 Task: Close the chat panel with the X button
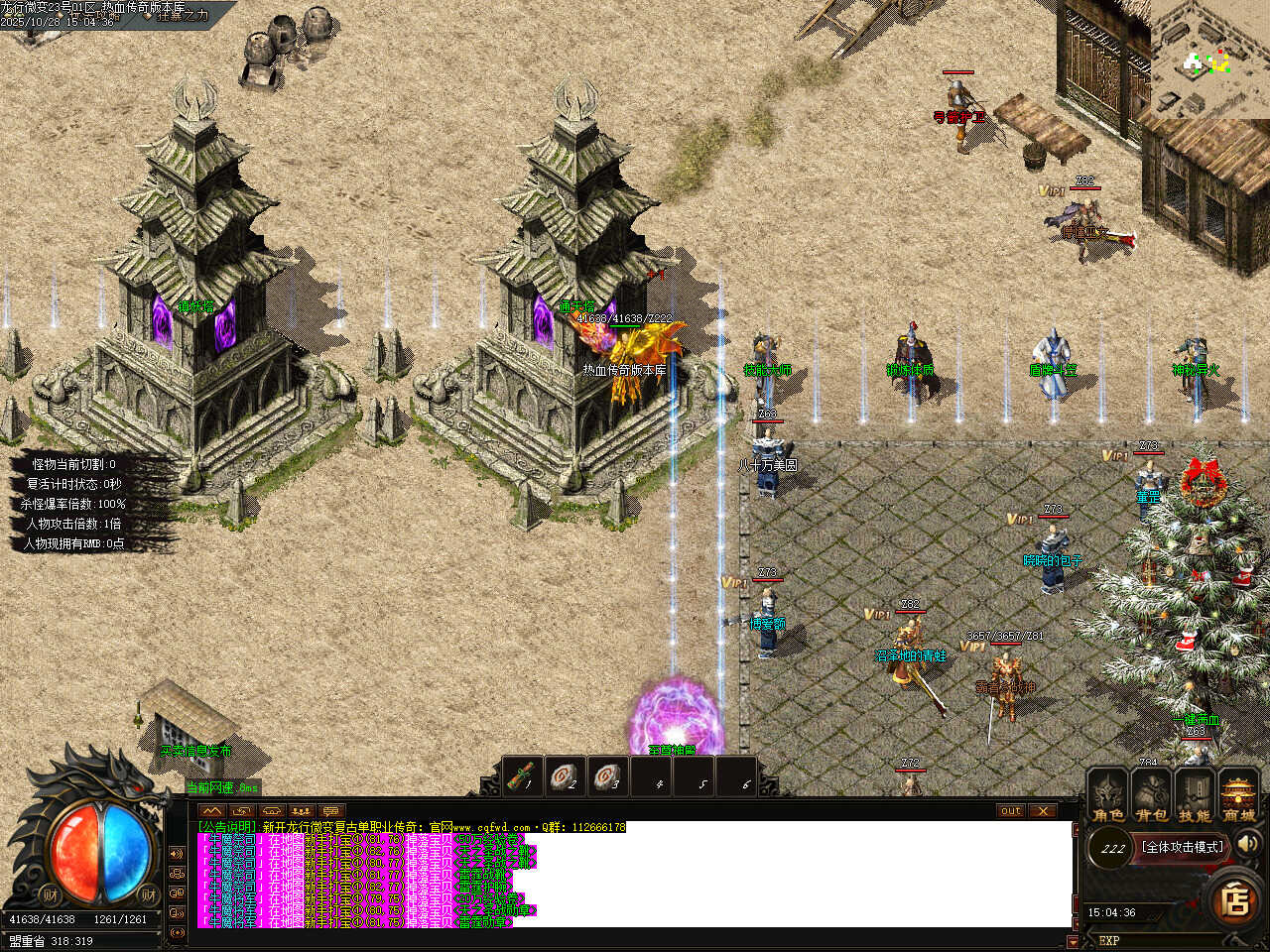[1042, 810]
